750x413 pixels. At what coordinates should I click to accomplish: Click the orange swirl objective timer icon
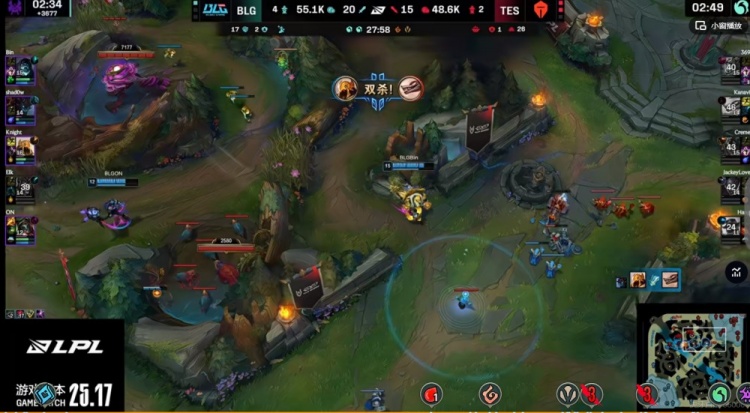488,394
